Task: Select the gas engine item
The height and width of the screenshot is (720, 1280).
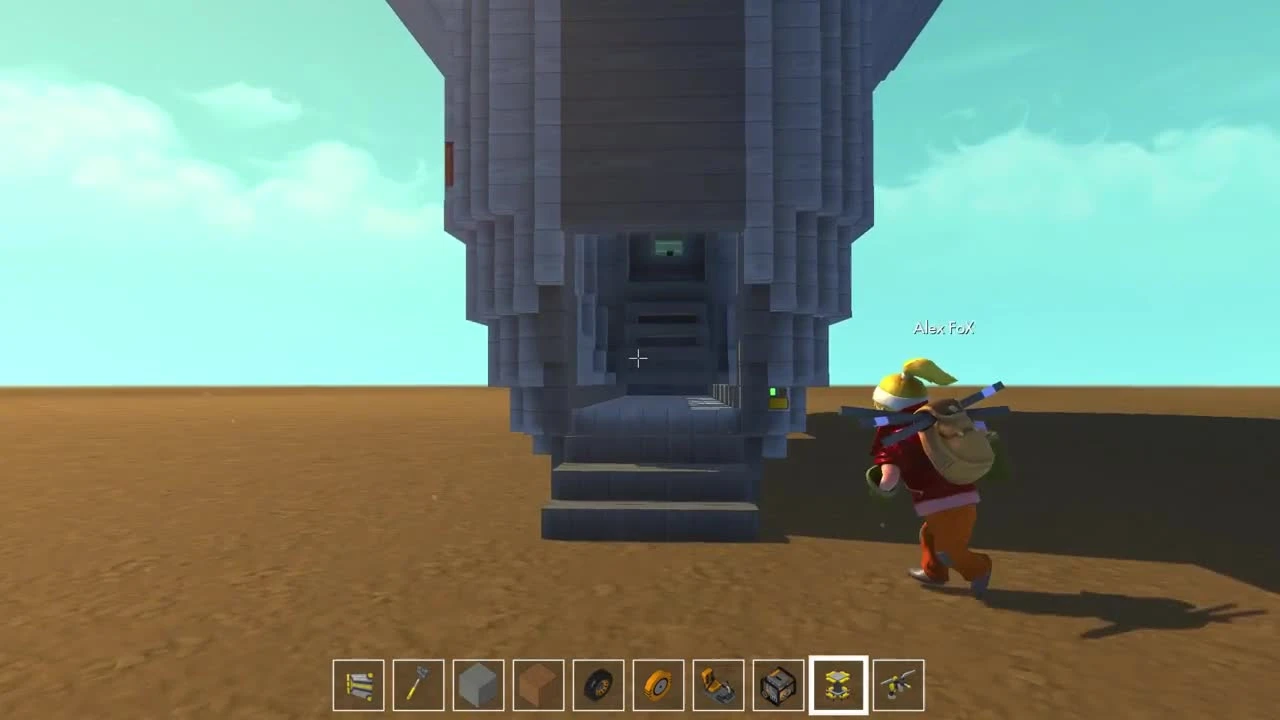Action: tap(778, 684)
